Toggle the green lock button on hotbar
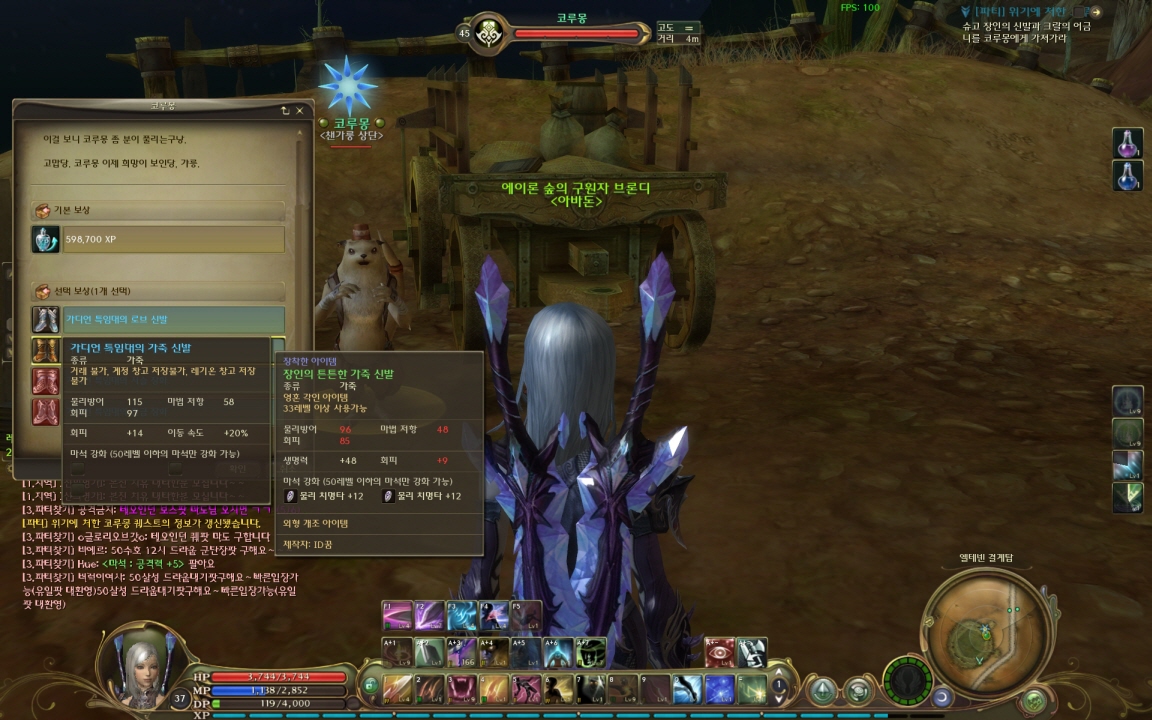1152x720 pixels. 370,687
